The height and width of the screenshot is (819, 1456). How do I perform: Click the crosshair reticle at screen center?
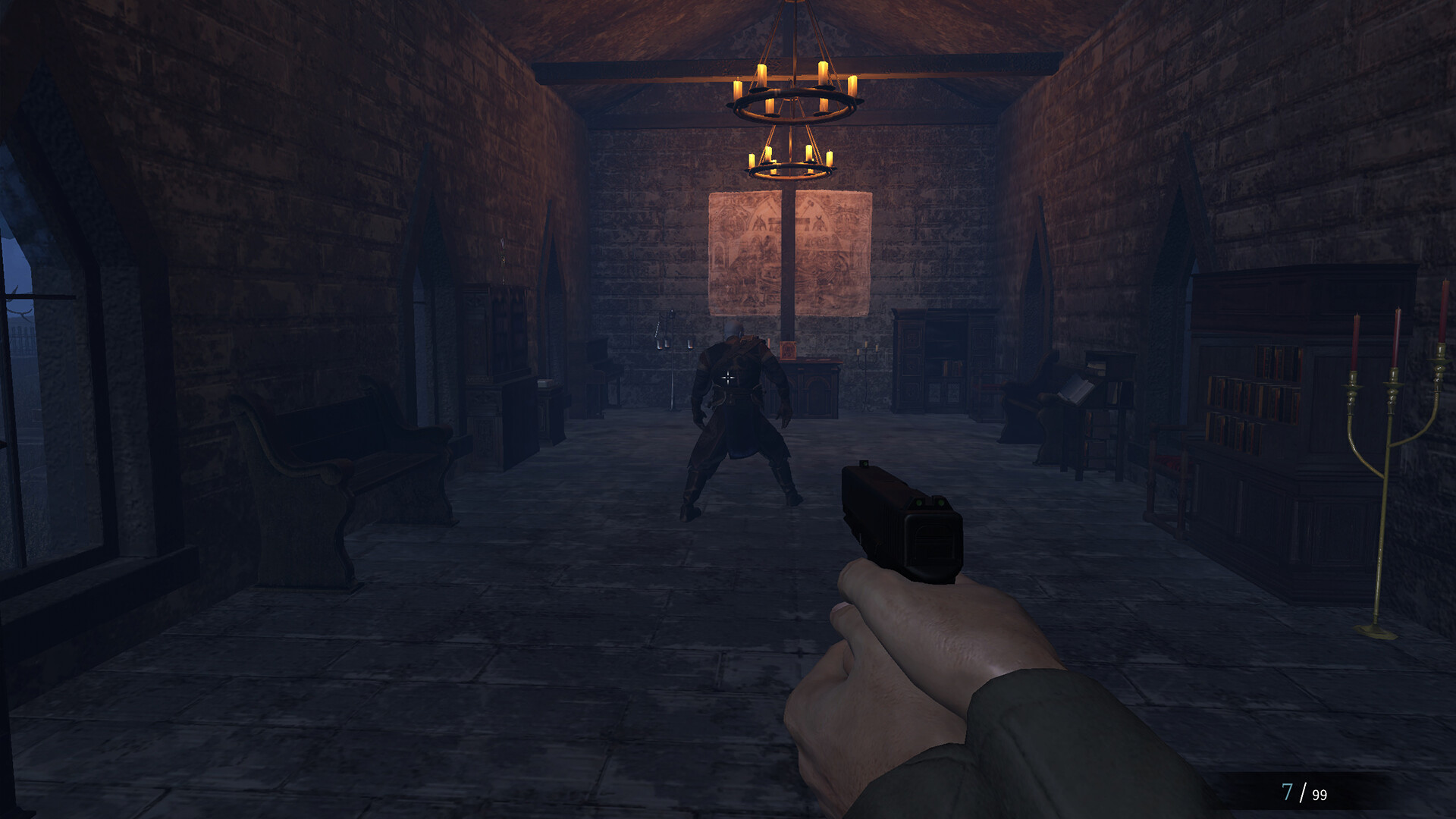pyautogui.click(x=728, y=377)
